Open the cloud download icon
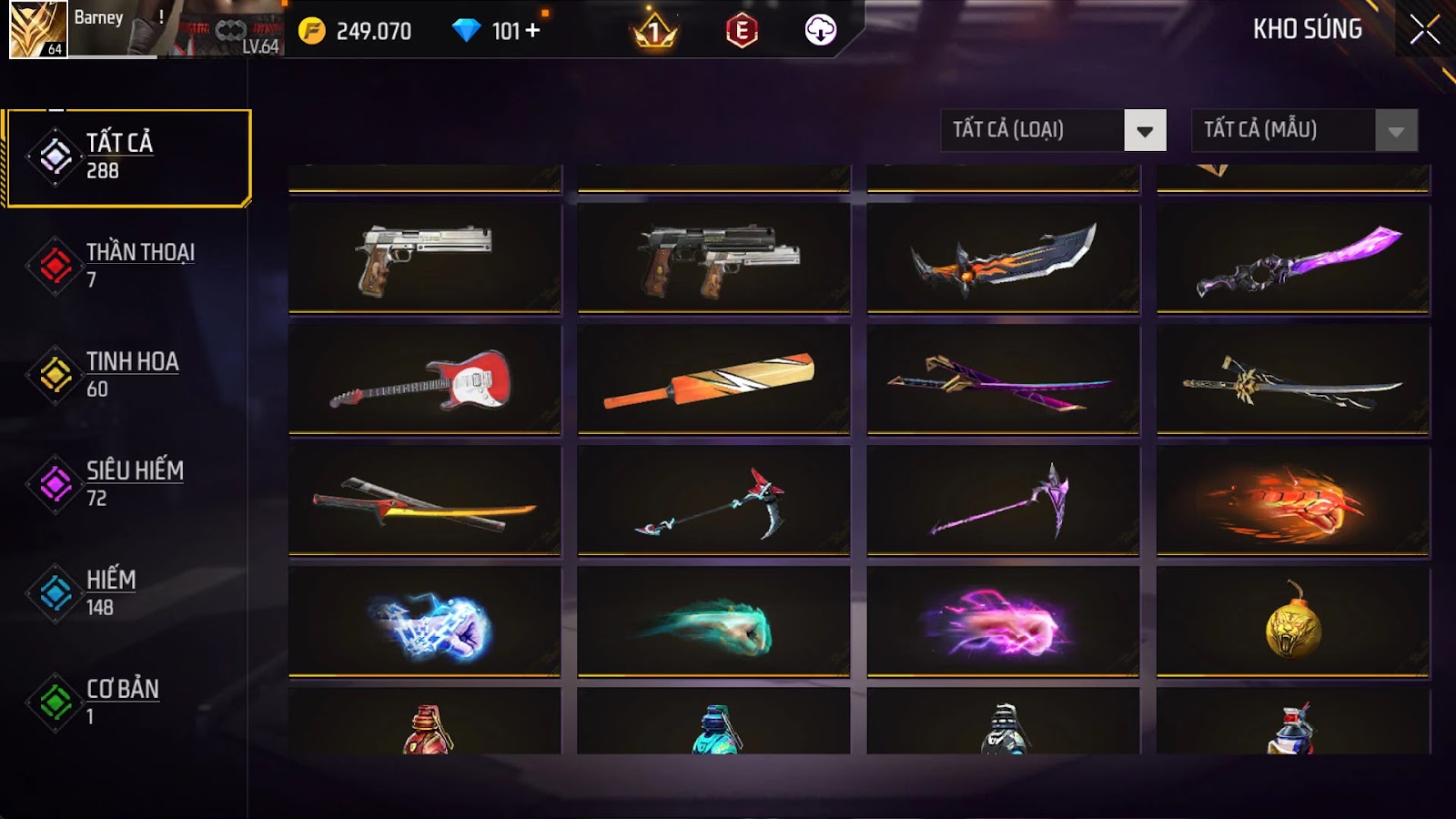This screenshot has width=1456, height=819. (820, 31)
